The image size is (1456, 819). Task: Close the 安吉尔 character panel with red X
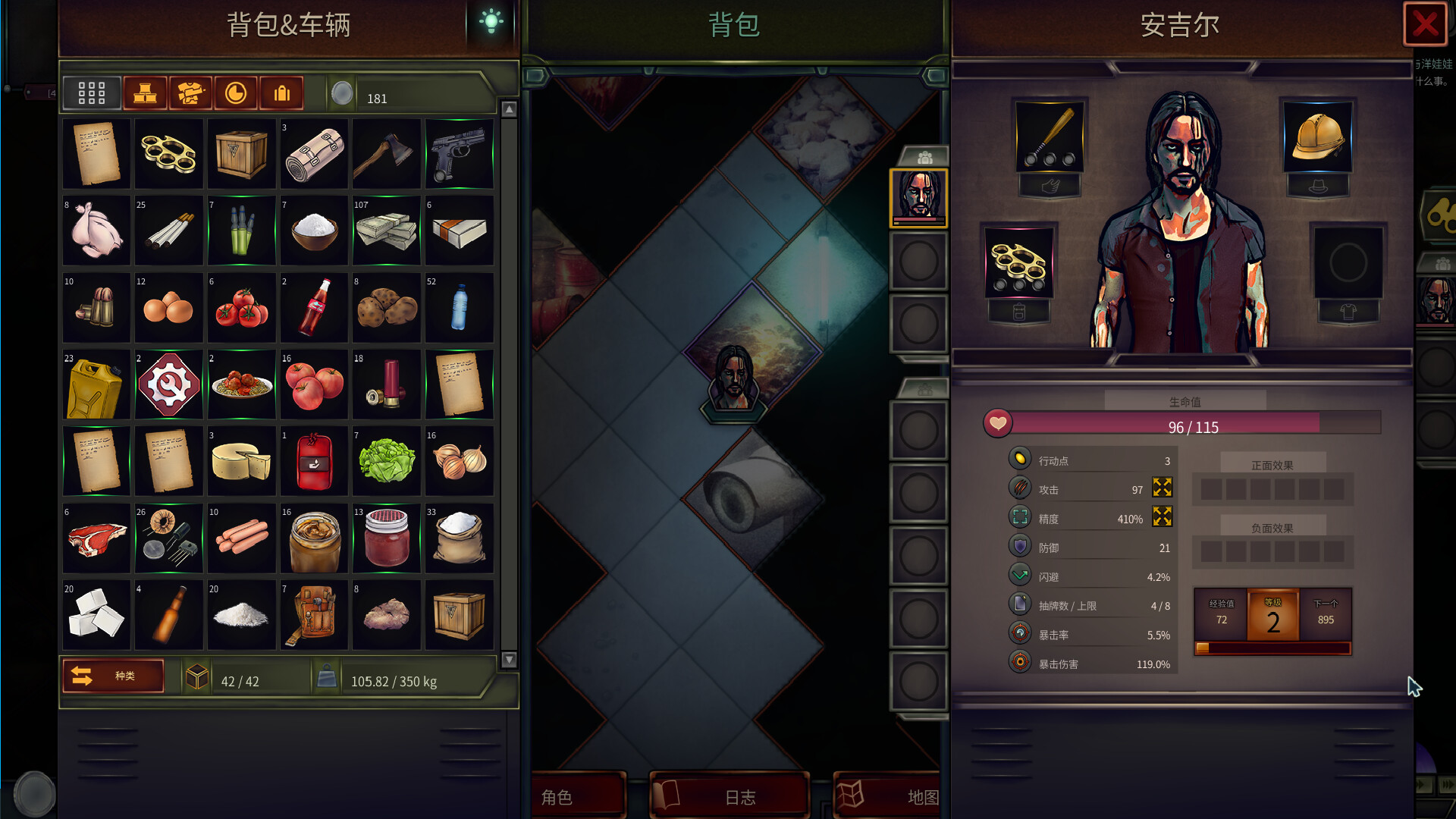pyautogui.click(x=1424, y=24)
